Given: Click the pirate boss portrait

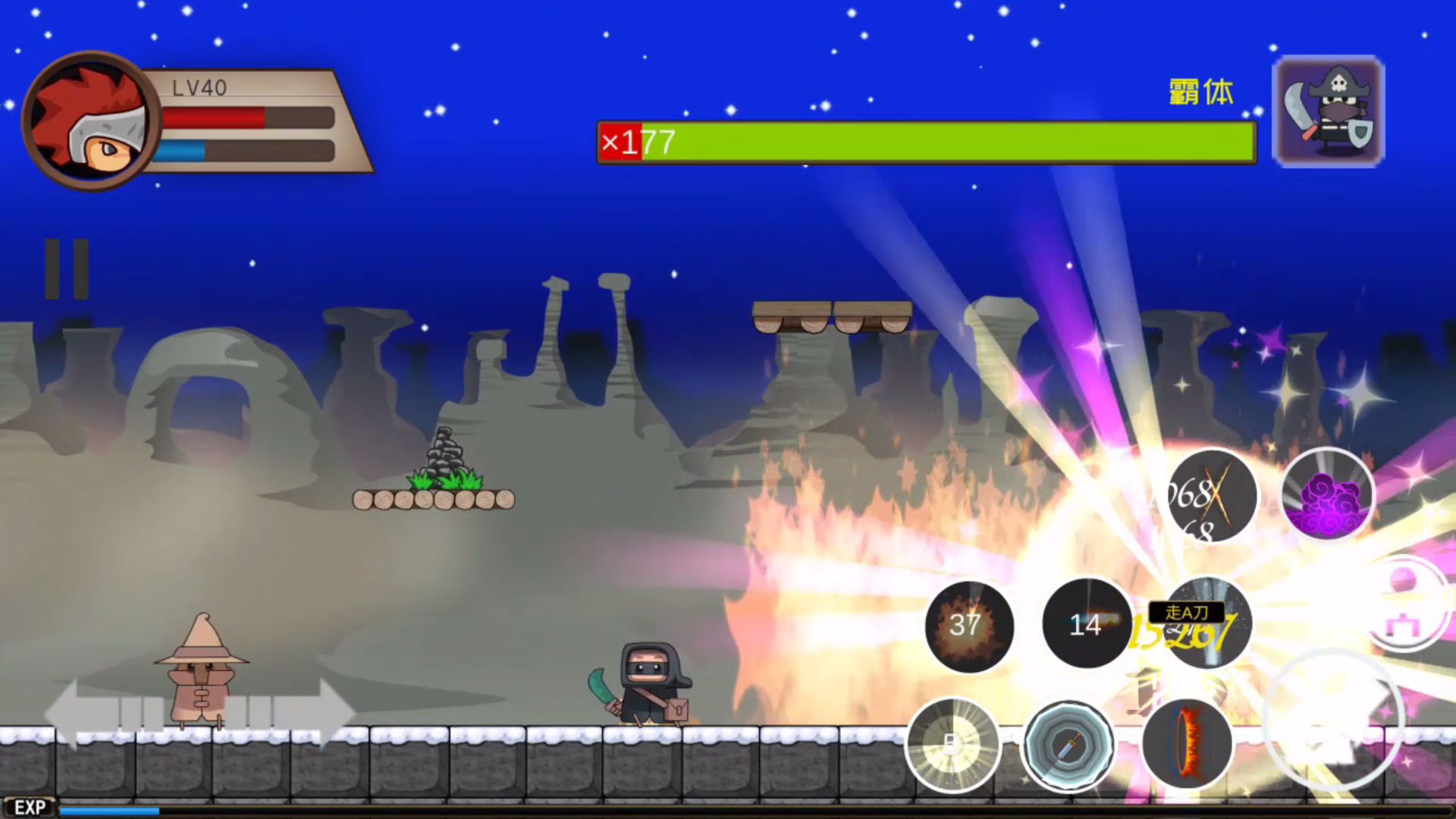Looking at the screenshot, I should coord(1329,111).
